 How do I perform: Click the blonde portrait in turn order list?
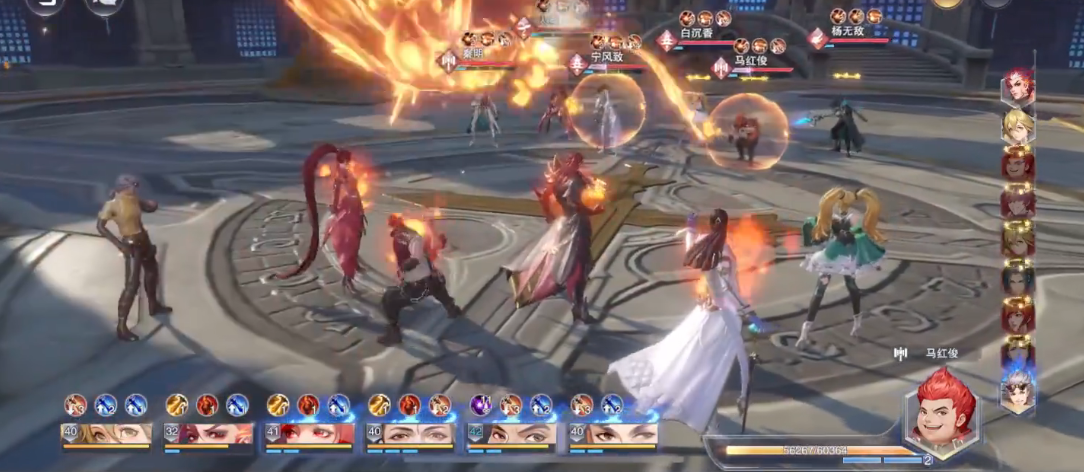coord(1018,125)
